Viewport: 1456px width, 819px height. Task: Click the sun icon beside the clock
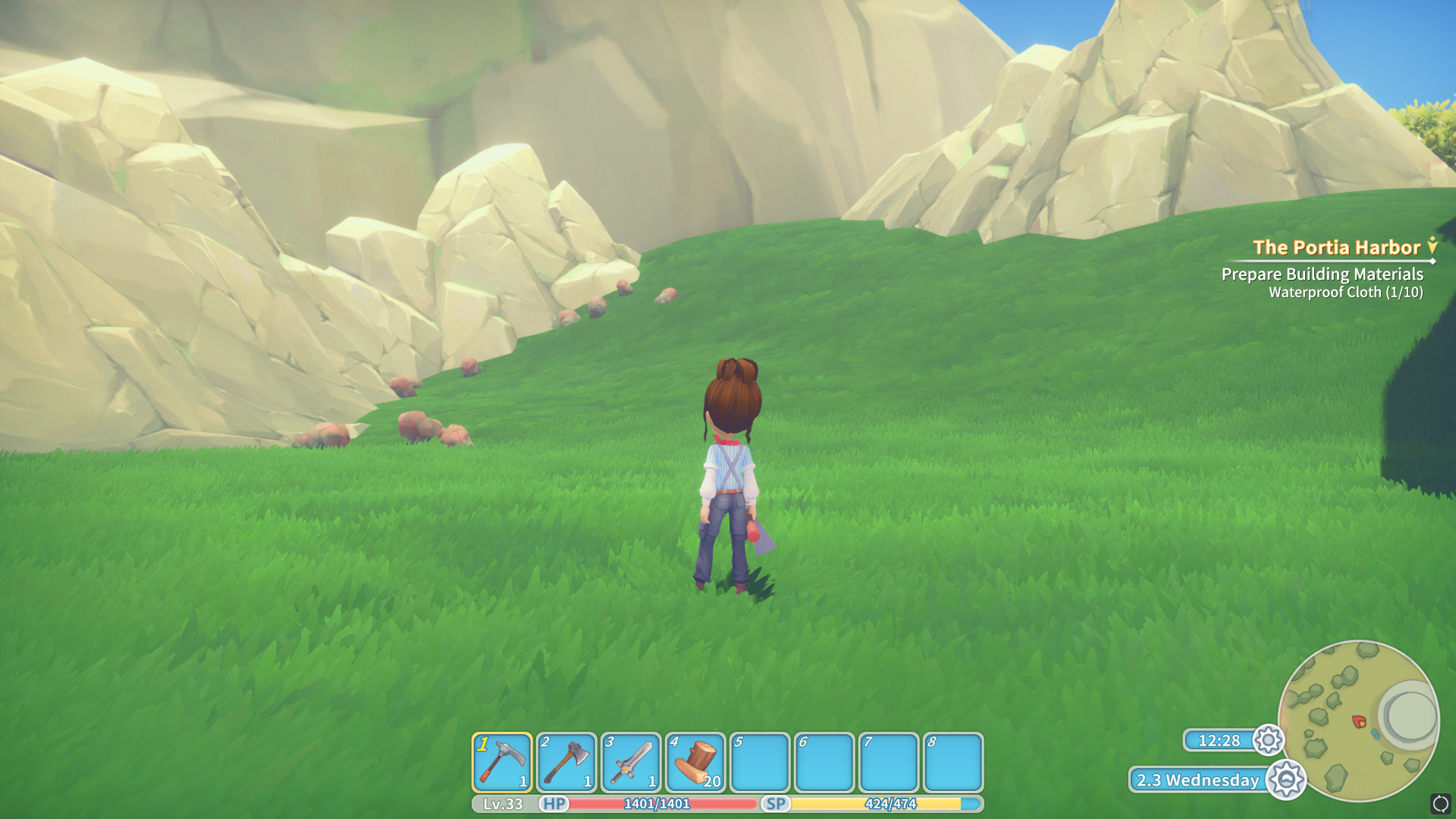click(x=1268, y=740)
